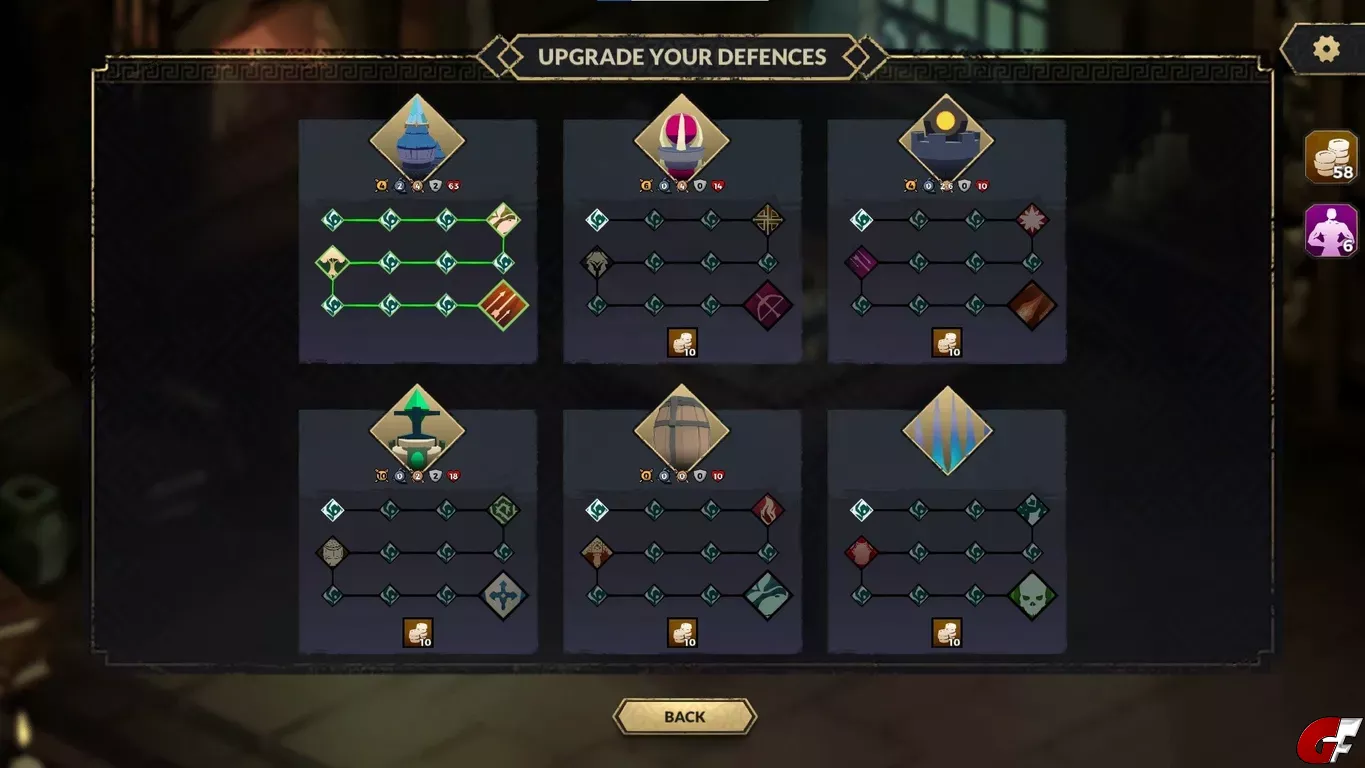The image size is (1365, 768).
Task: Purchase the barrel upgrade for 10 coins
Action: tap(682, 633)
